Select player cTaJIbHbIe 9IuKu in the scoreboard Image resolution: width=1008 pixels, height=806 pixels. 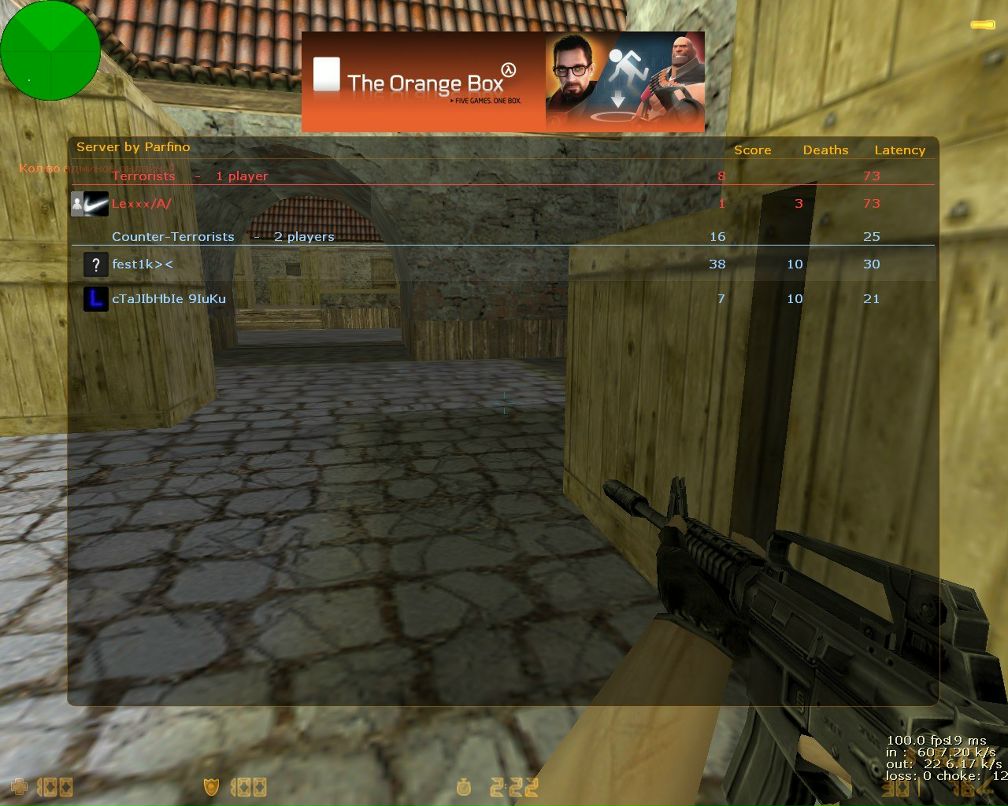(169, 298)
